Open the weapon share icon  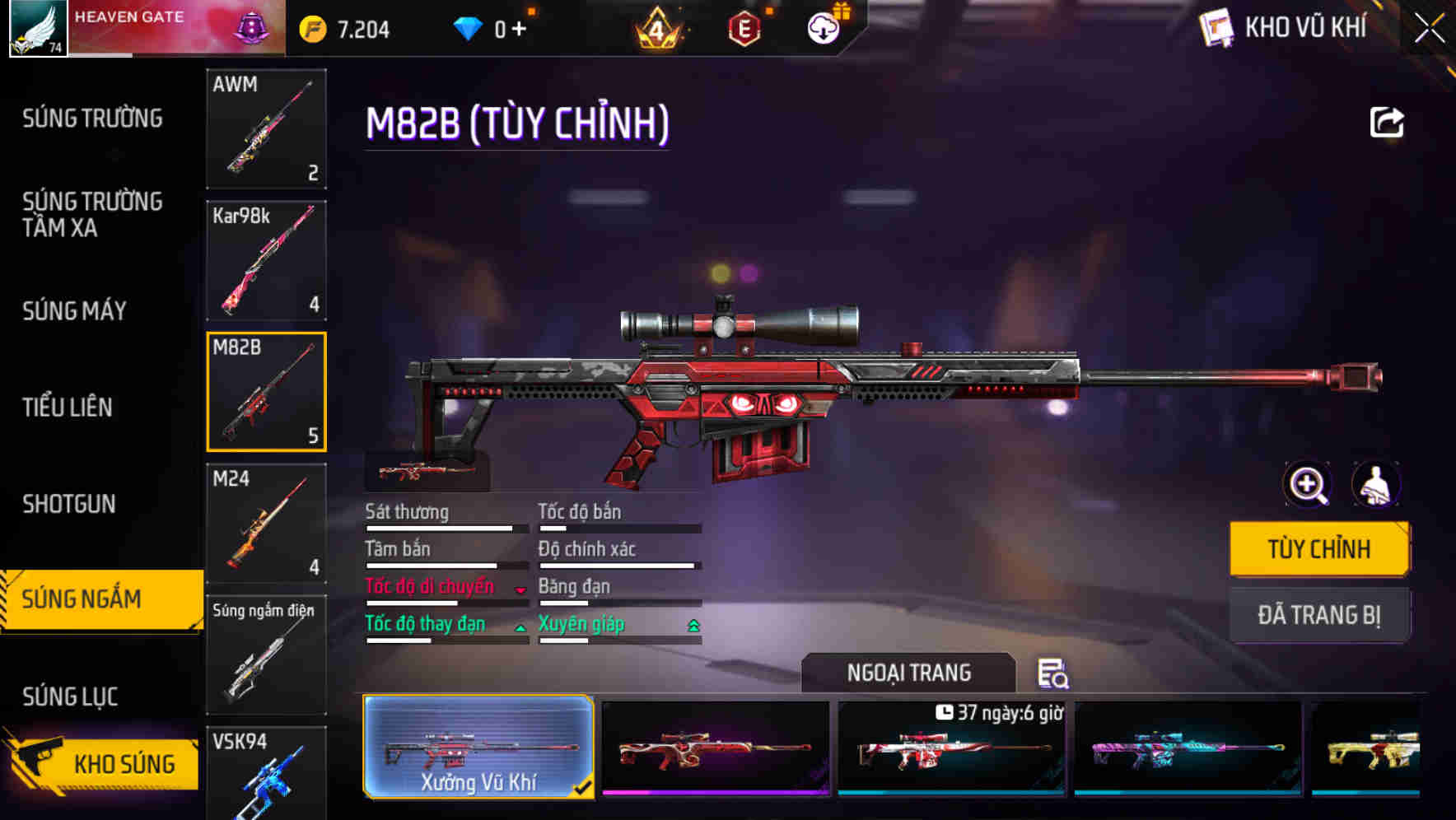(x=1387, y=121)
